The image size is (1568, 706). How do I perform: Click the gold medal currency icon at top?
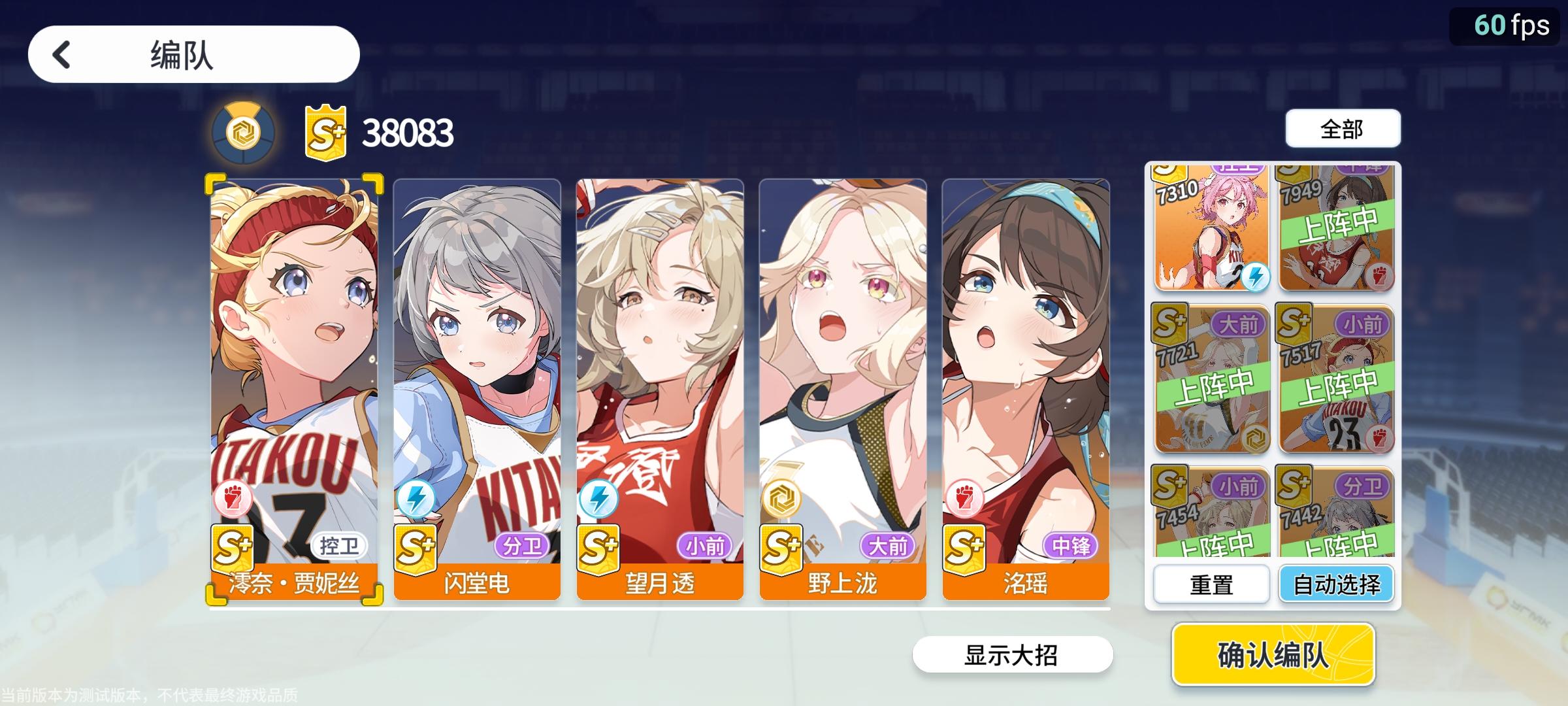[x=242, y=129]
